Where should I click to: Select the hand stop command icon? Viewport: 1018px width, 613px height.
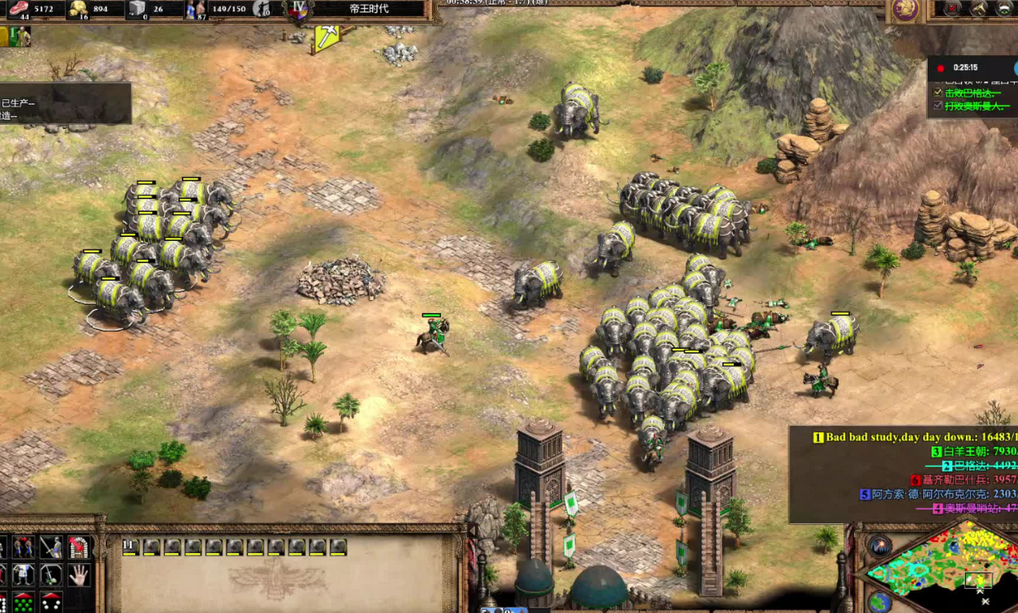tap(78, 575)
